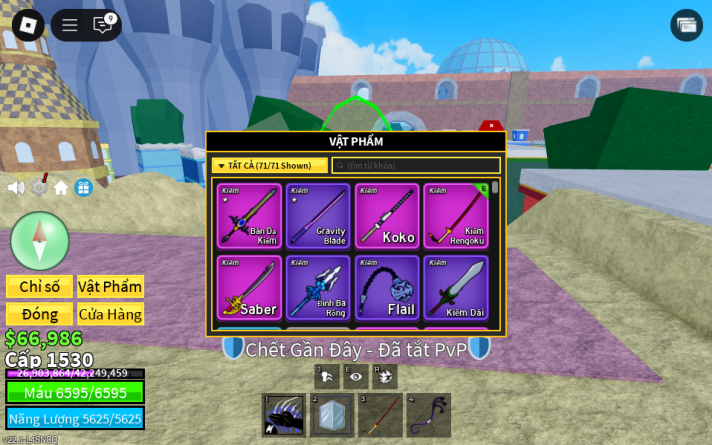Open the blue gift box rewards icon

[x=83, y=187]
